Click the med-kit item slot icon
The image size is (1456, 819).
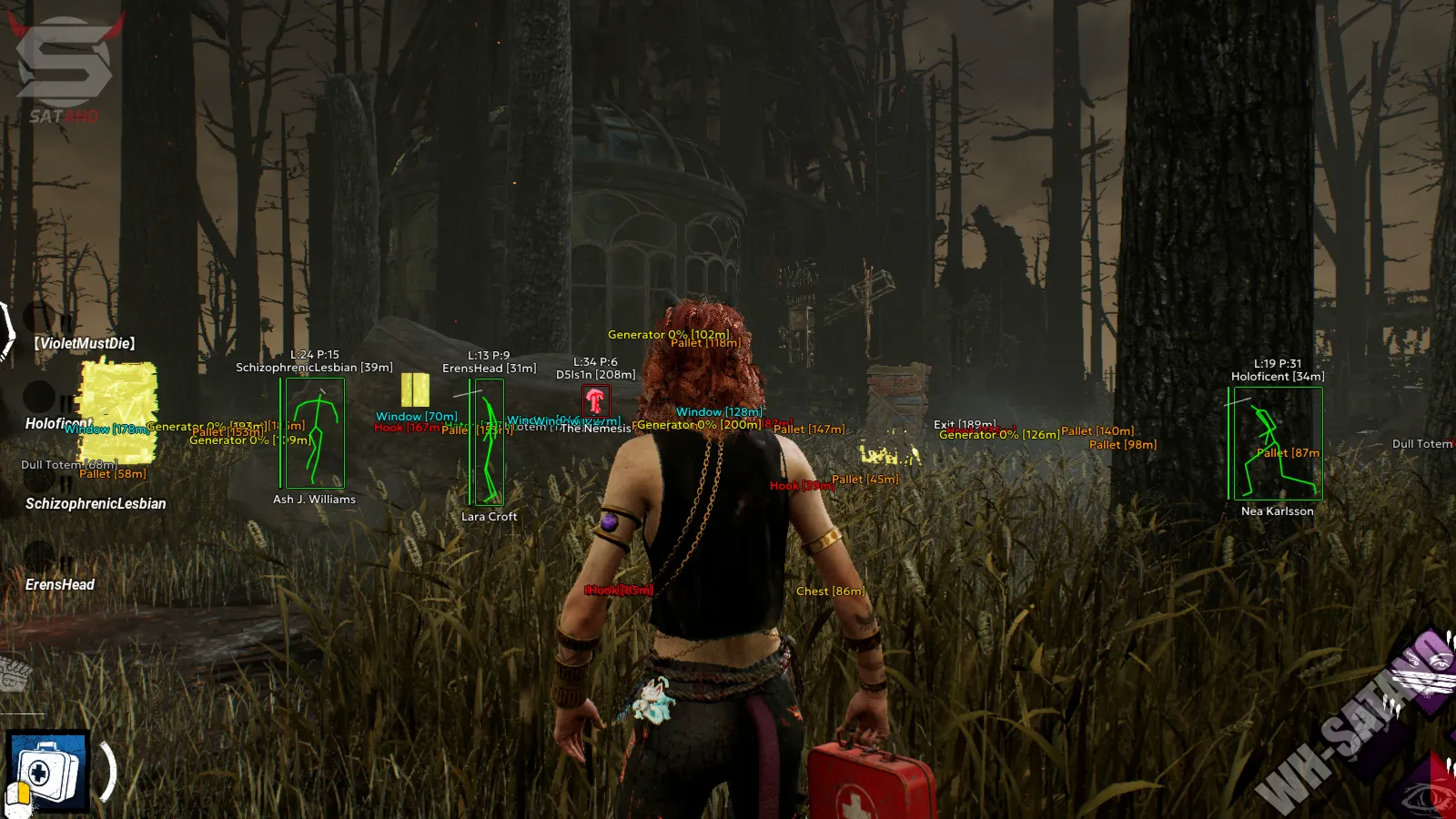click(48, 772)
